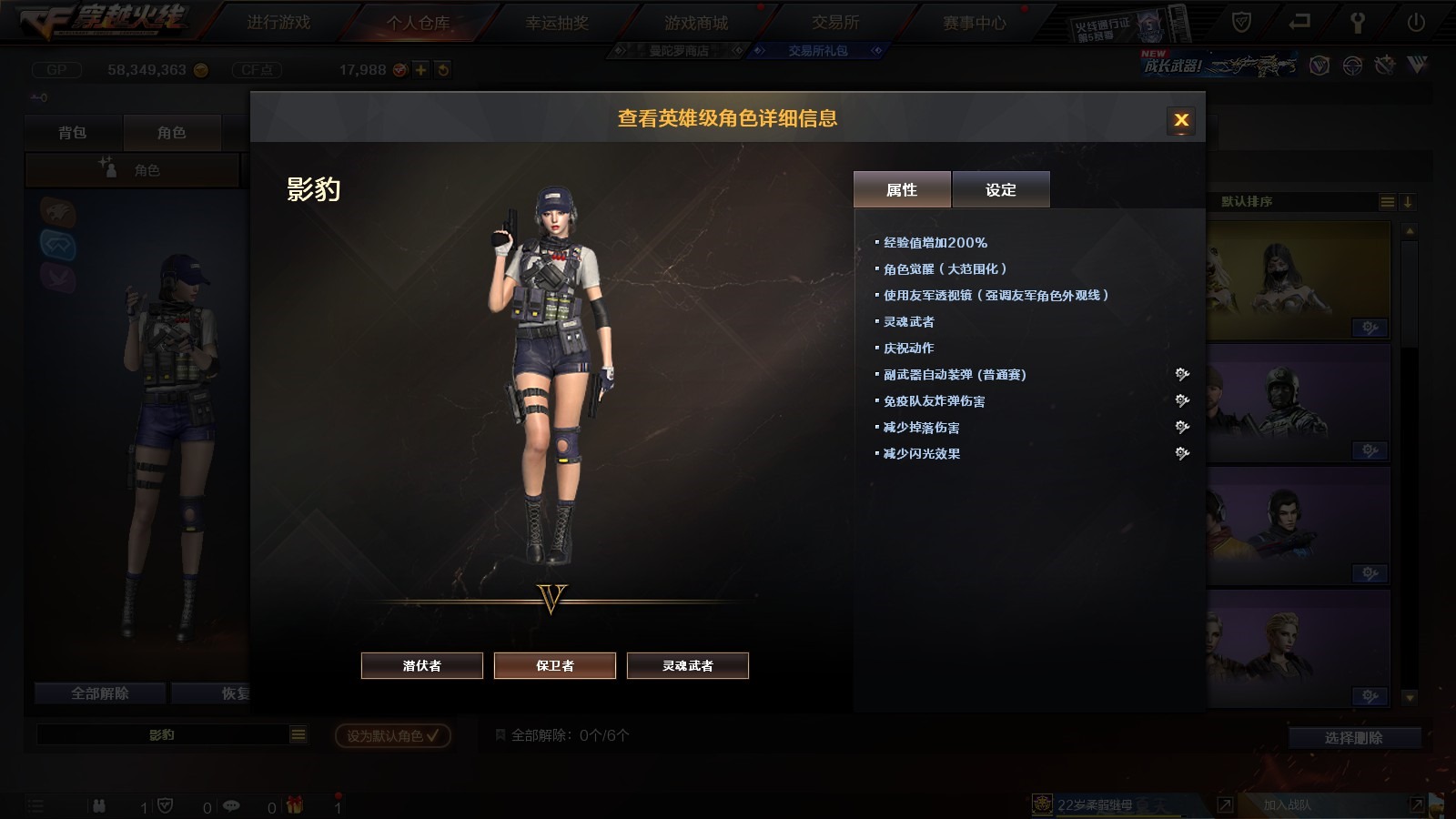The image size is (1456, 819).
Task: Open the 幸运抽奖 menu
Action: tap(557, 22)
